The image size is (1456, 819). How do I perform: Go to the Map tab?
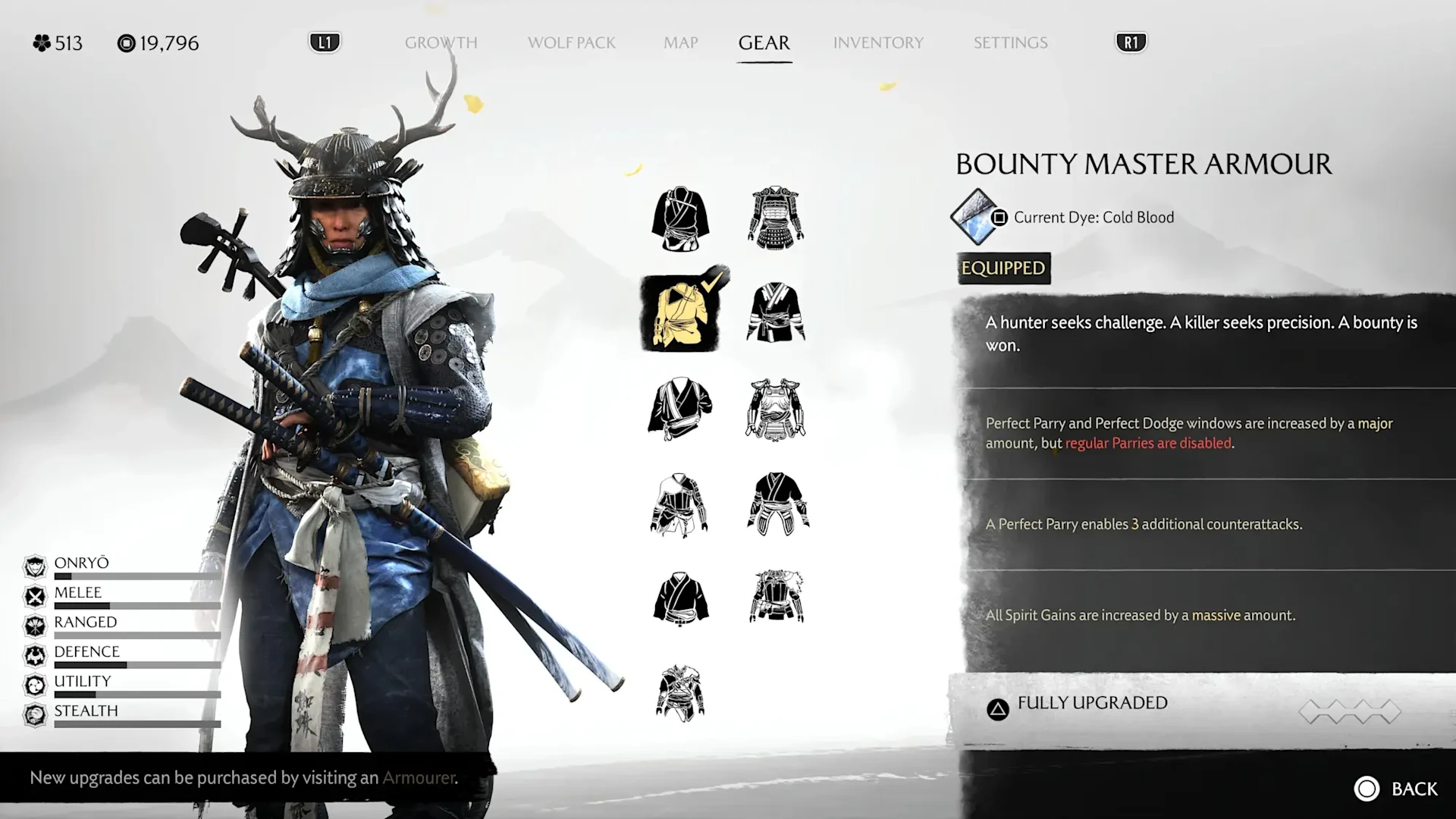[680, 42]
